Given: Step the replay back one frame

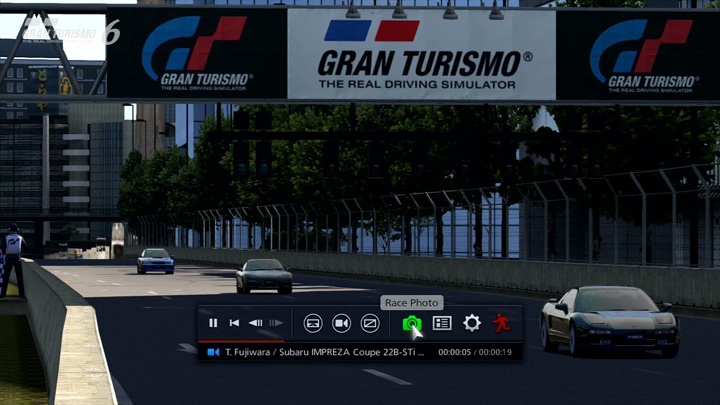Looking at the screenshot, I should click(x=256, y=323).
